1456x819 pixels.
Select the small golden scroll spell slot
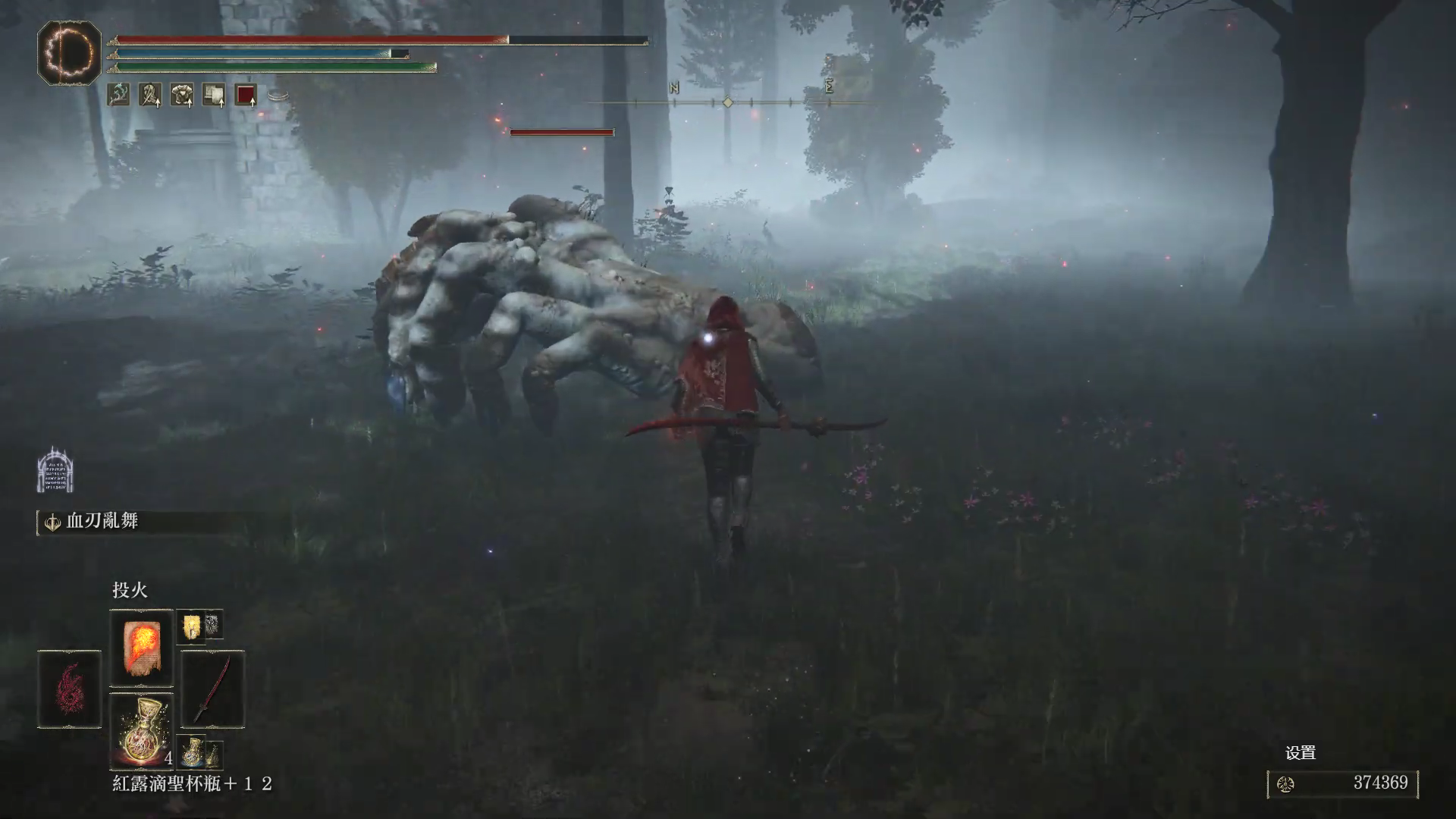click(x=191, y=626)
